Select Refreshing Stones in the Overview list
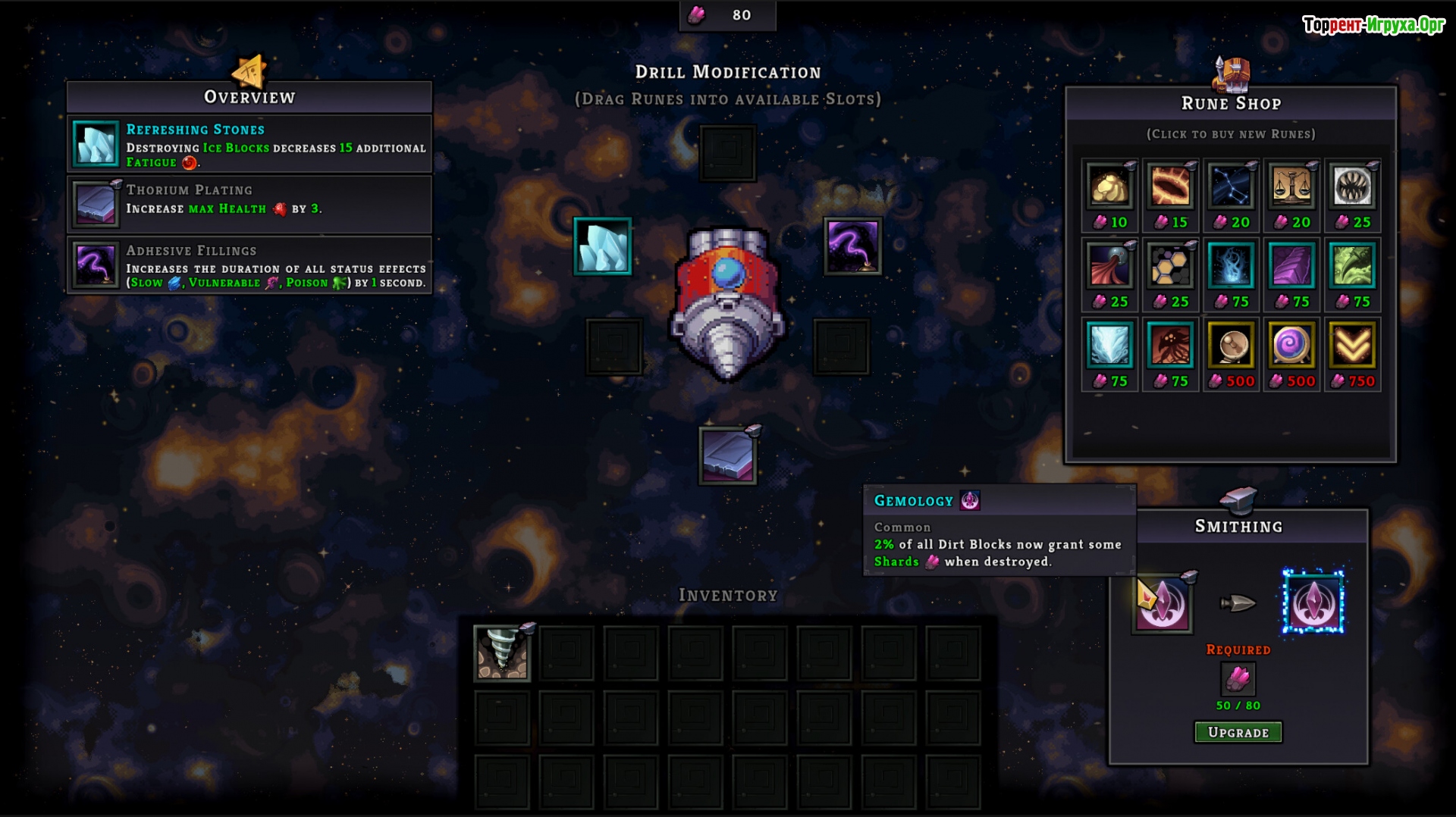This screenshot has width=1456, height=817. pos(249,144)
